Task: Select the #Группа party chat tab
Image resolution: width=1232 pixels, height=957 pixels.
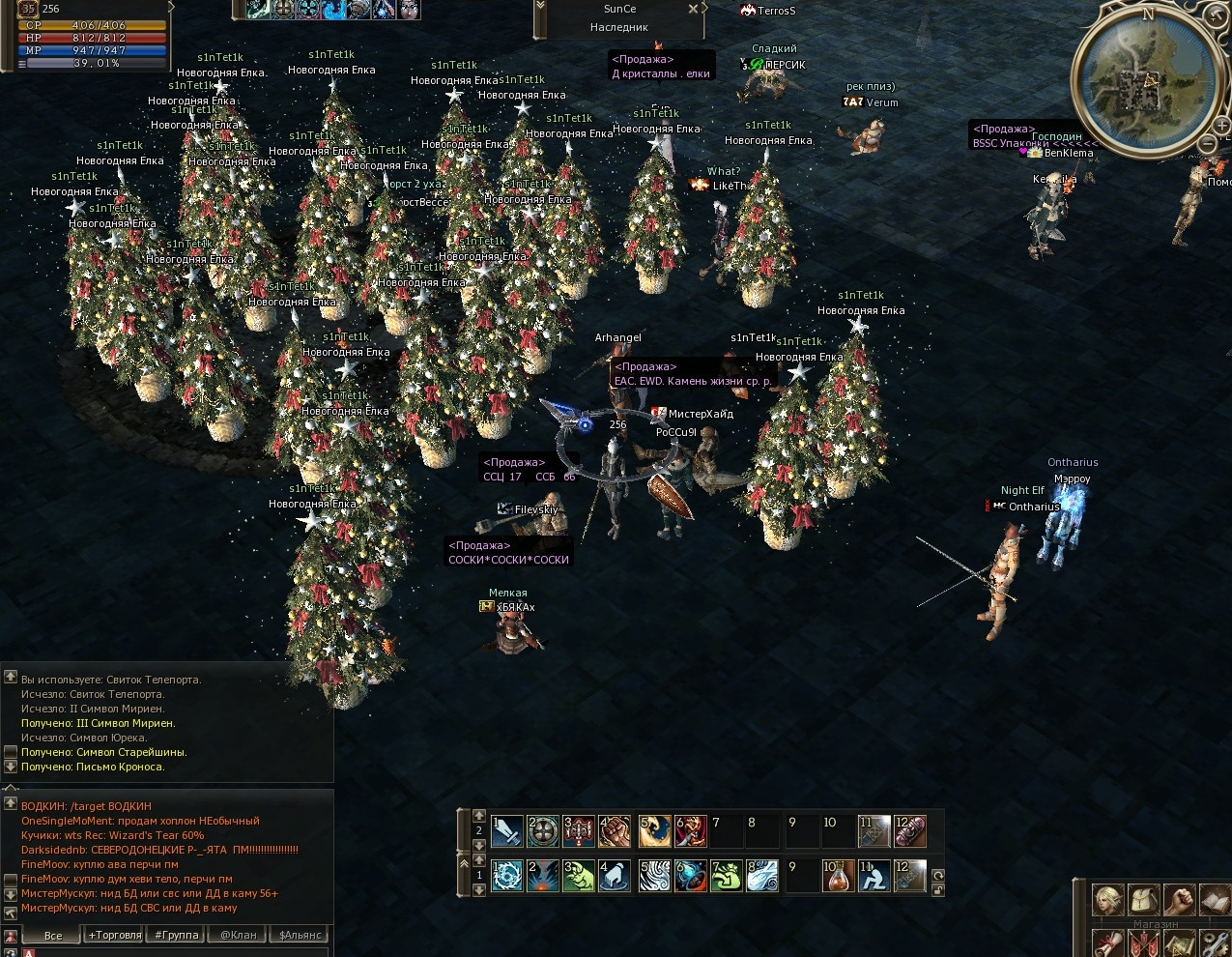Action: (x=176, y=935)
